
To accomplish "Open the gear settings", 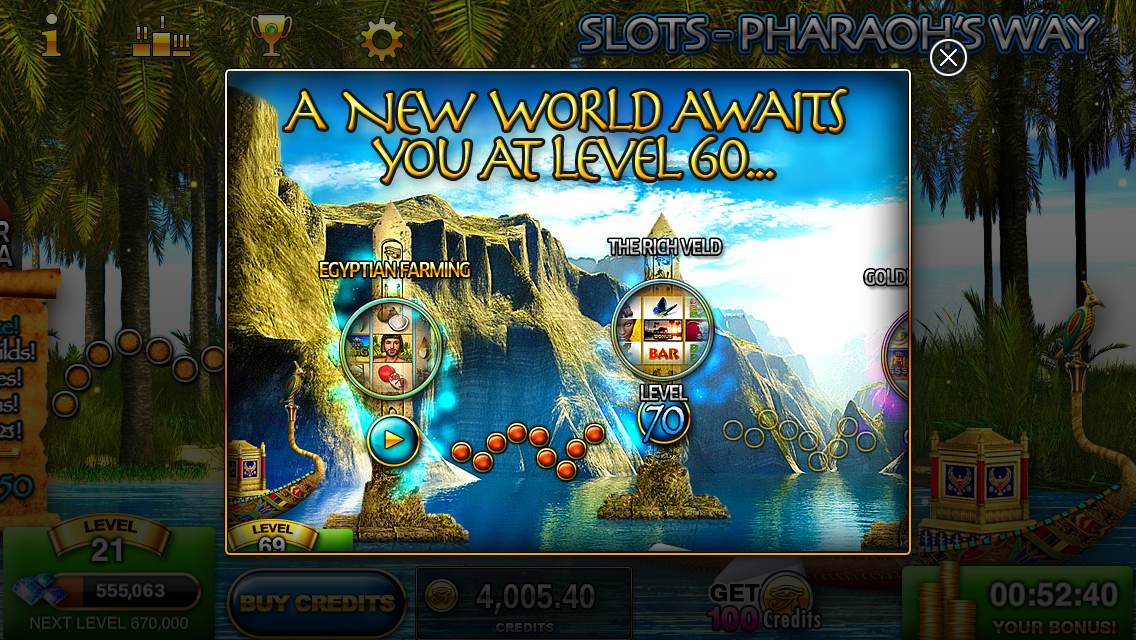I will click(381, 39).
